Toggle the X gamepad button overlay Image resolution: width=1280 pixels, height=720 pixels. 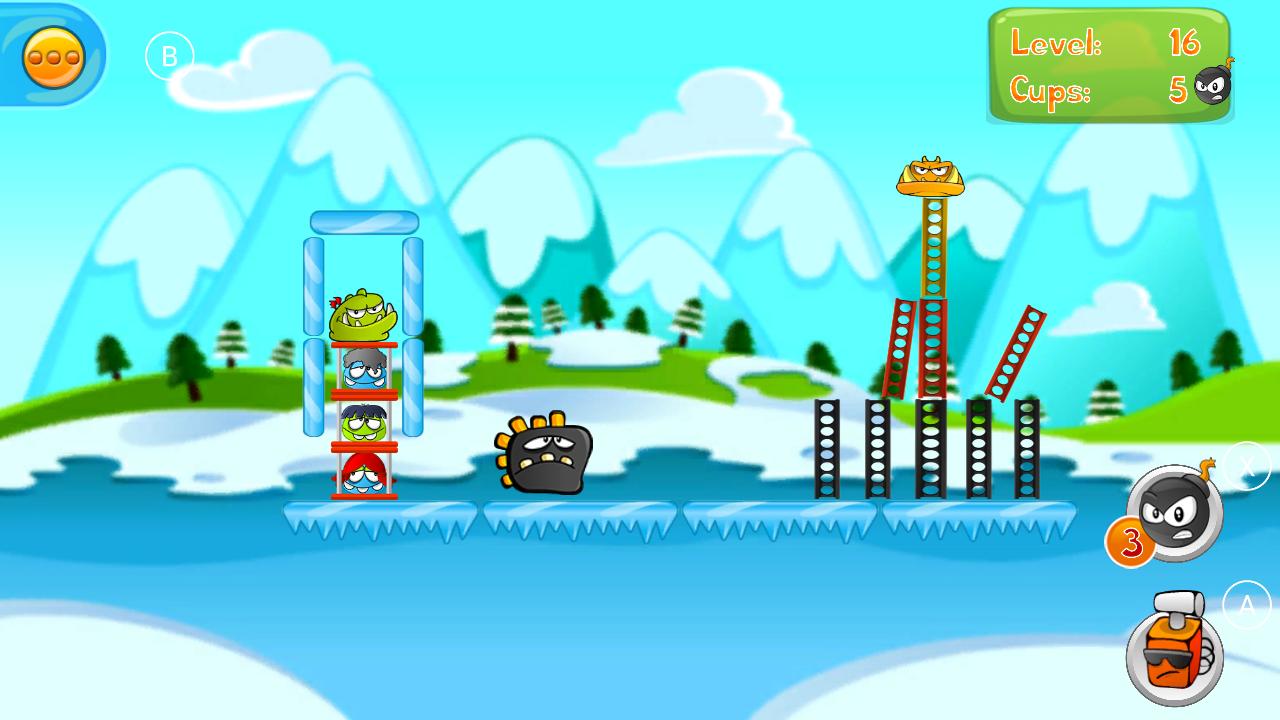[1246, 463]
